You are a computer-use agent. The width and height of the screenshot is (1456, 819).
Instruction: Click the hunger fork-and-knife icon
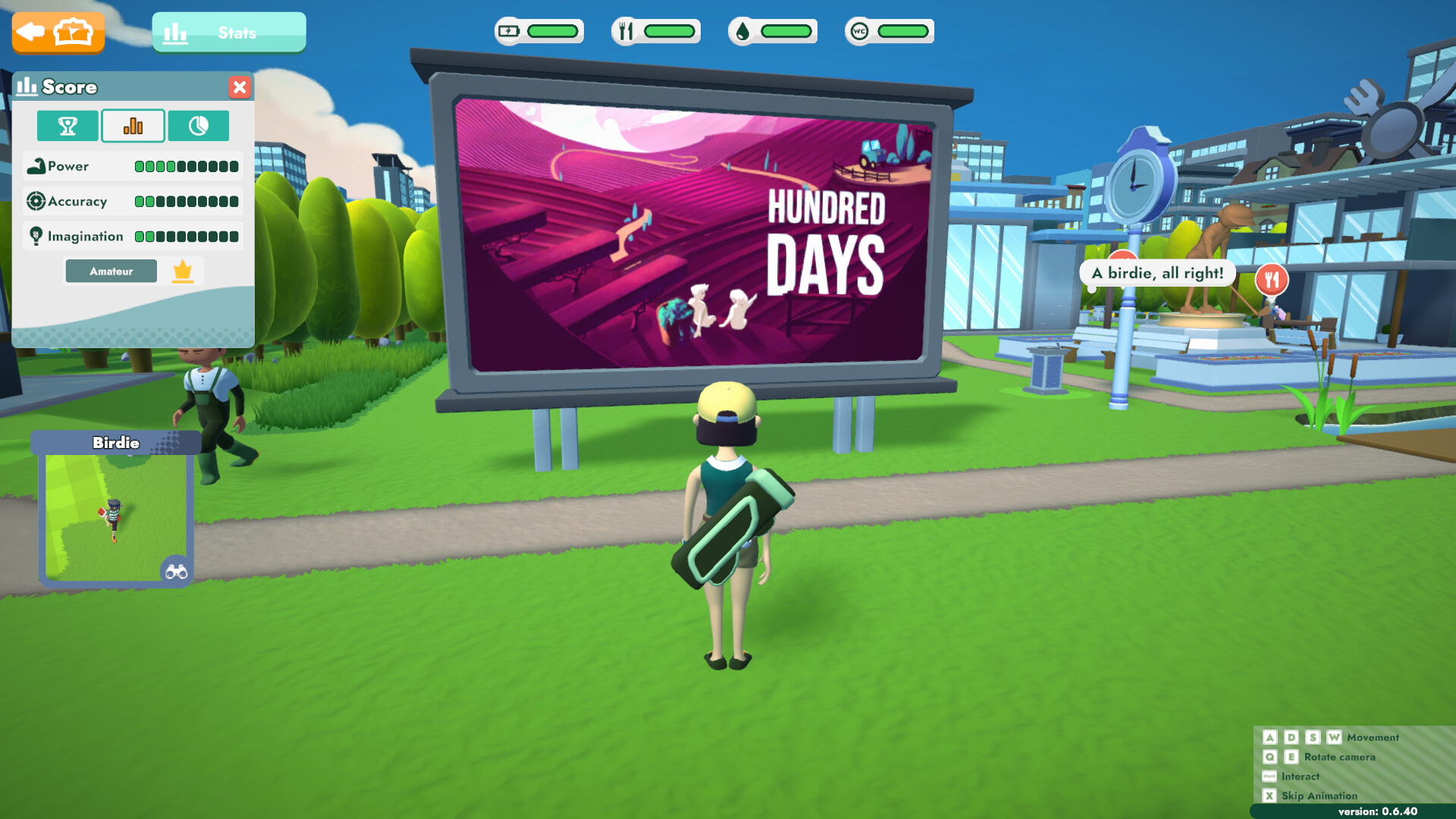[x=625, y=30]
